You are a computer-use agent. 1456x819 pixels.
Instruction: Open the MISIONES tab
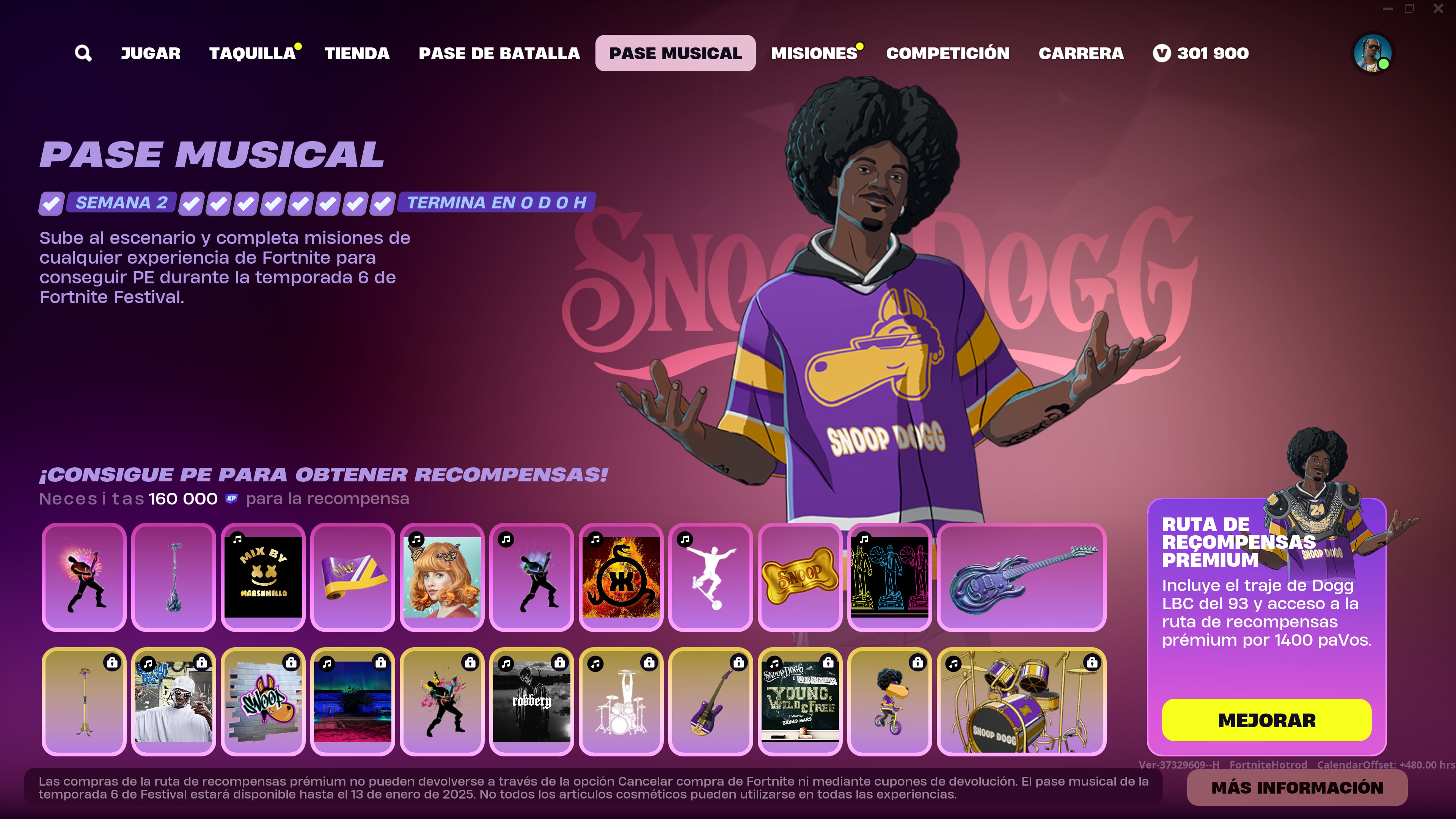pos(814,53)
